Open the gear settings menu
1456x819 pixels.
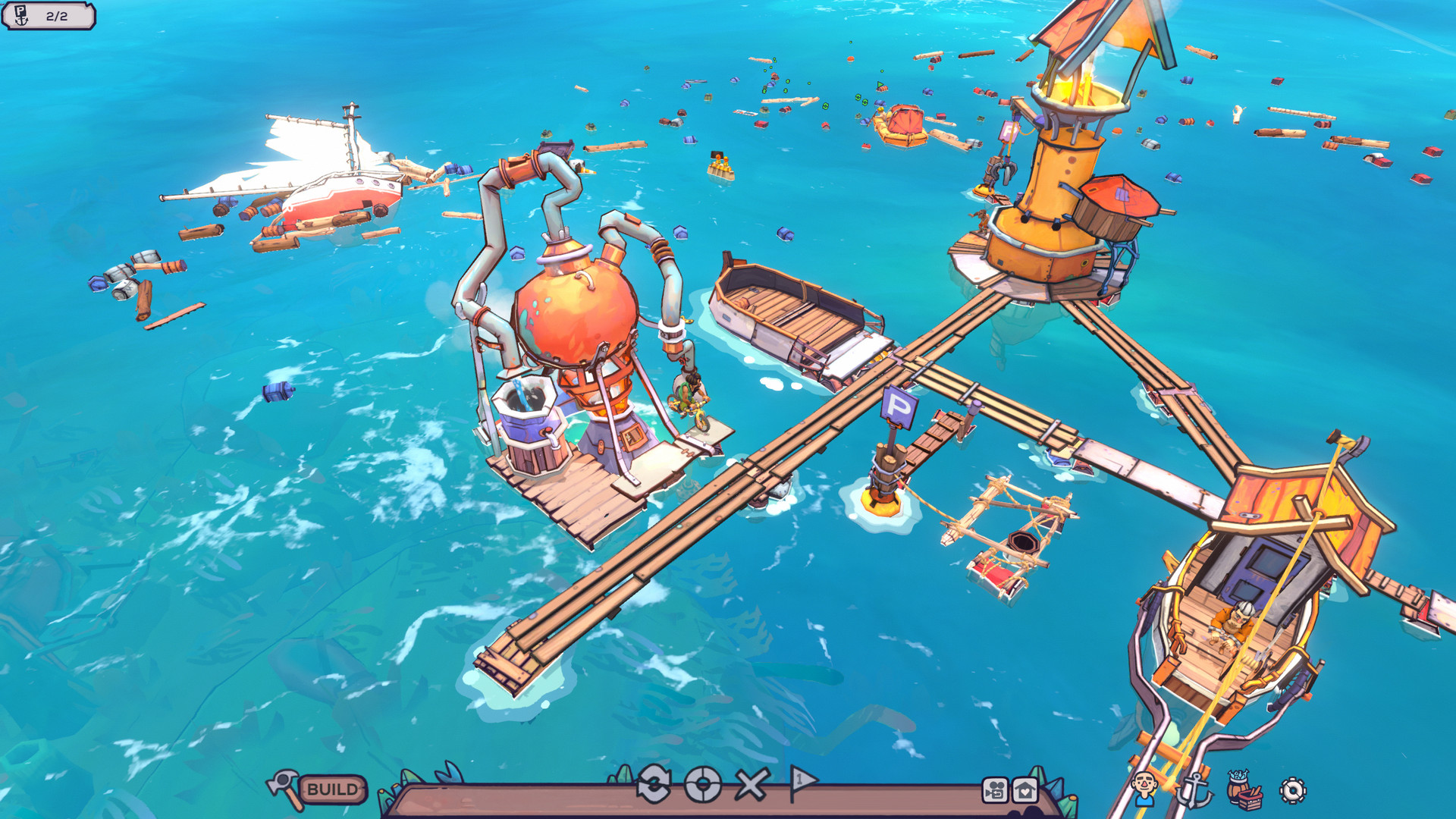1292,790
